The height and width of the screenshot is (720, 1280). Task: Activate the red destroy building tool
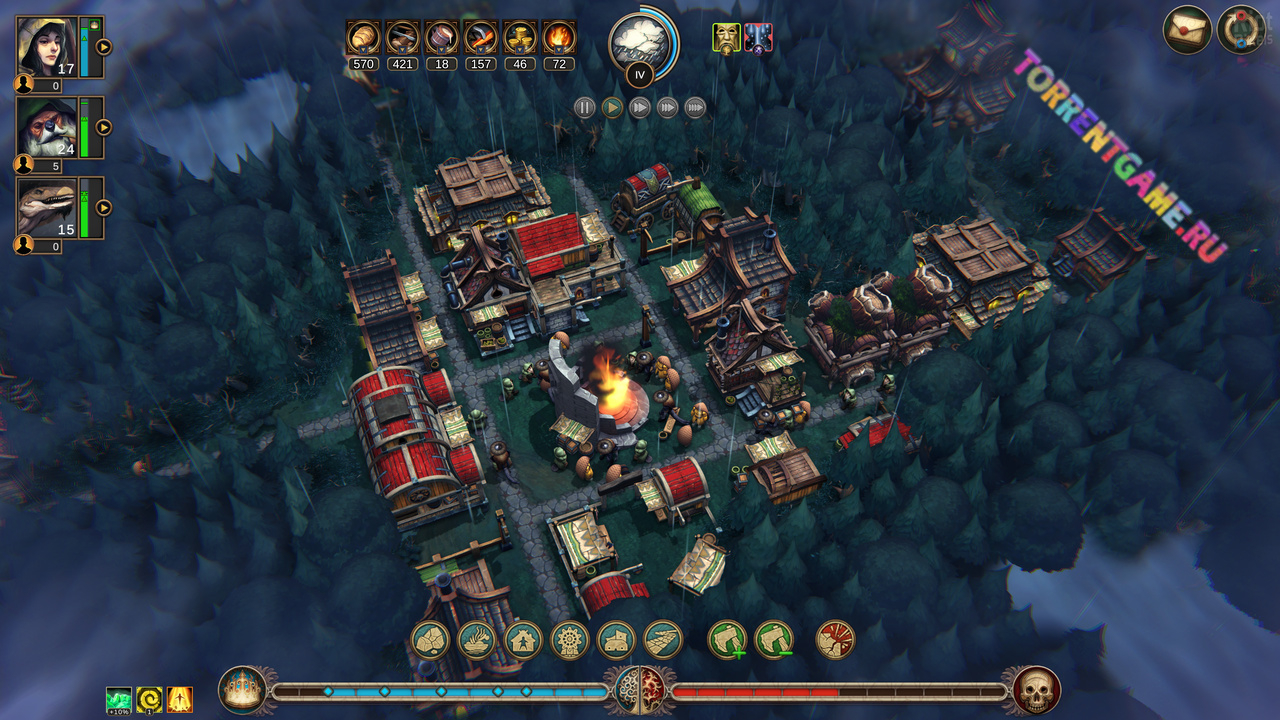(x=835, y=640)
